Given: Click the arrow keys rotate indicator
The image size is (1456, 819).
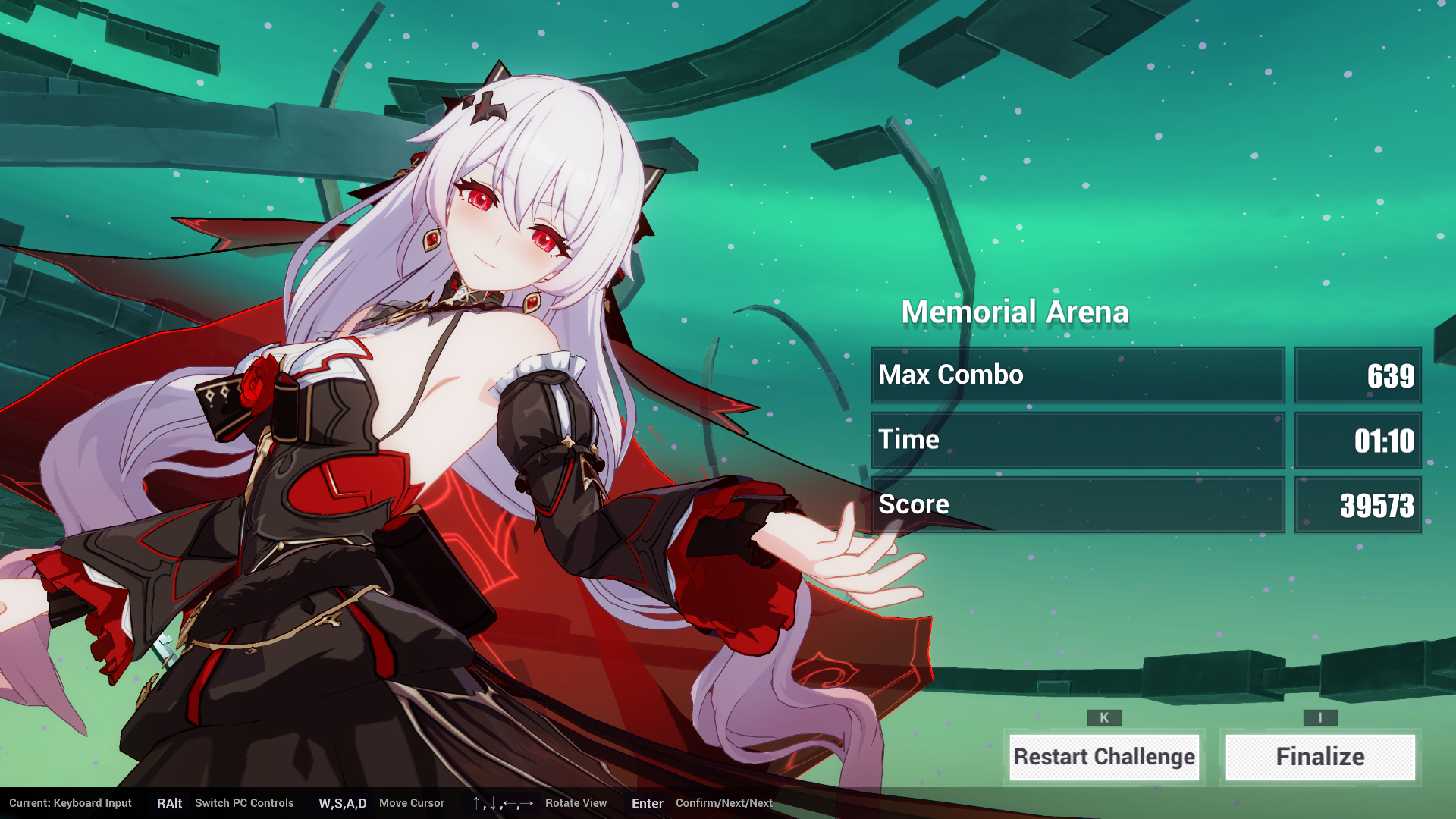Looking at the screenshot, I should point(504,803).
